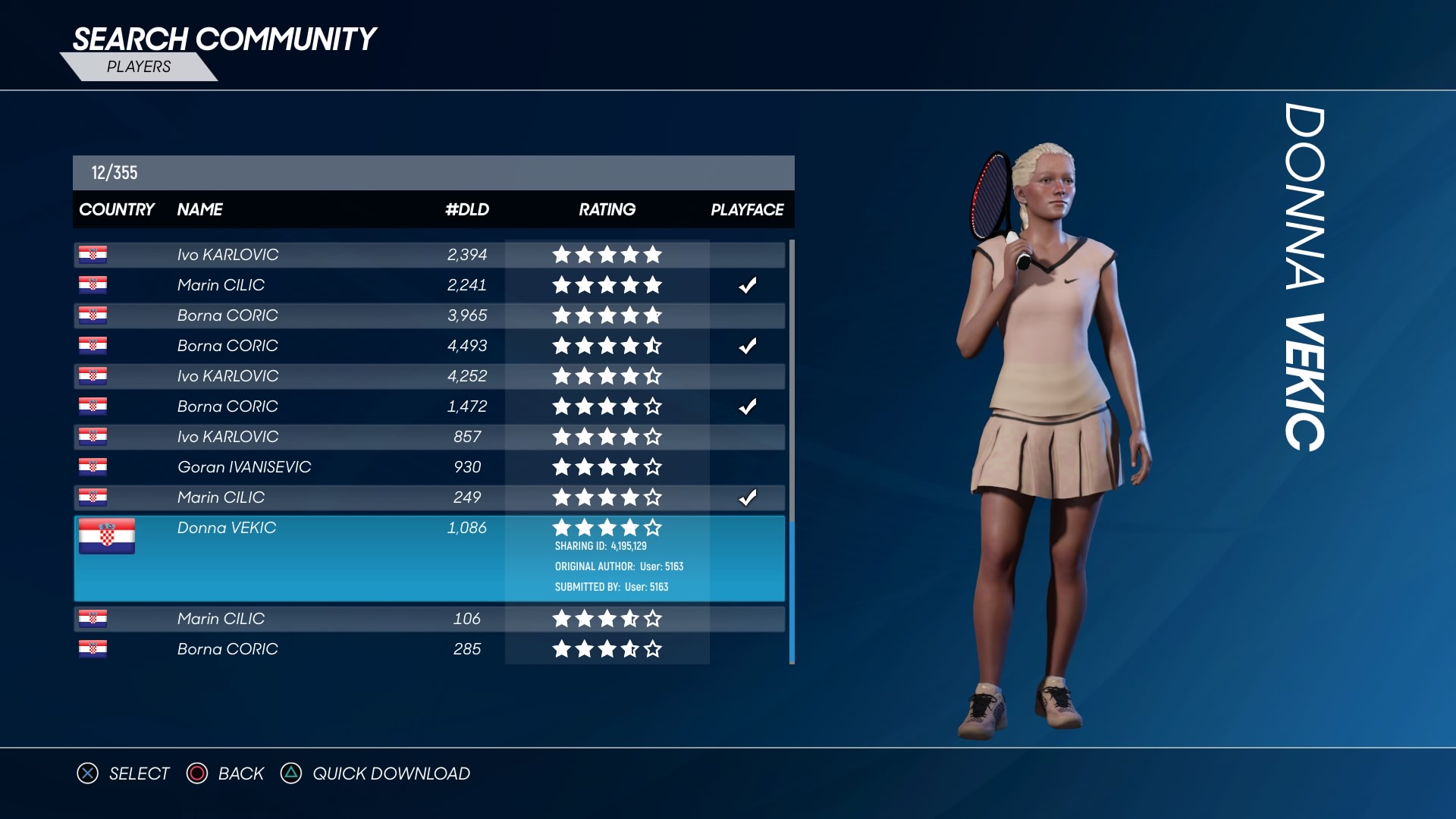Click the #DLD column header
This screenshot has height=819, width=1456.
467,209
